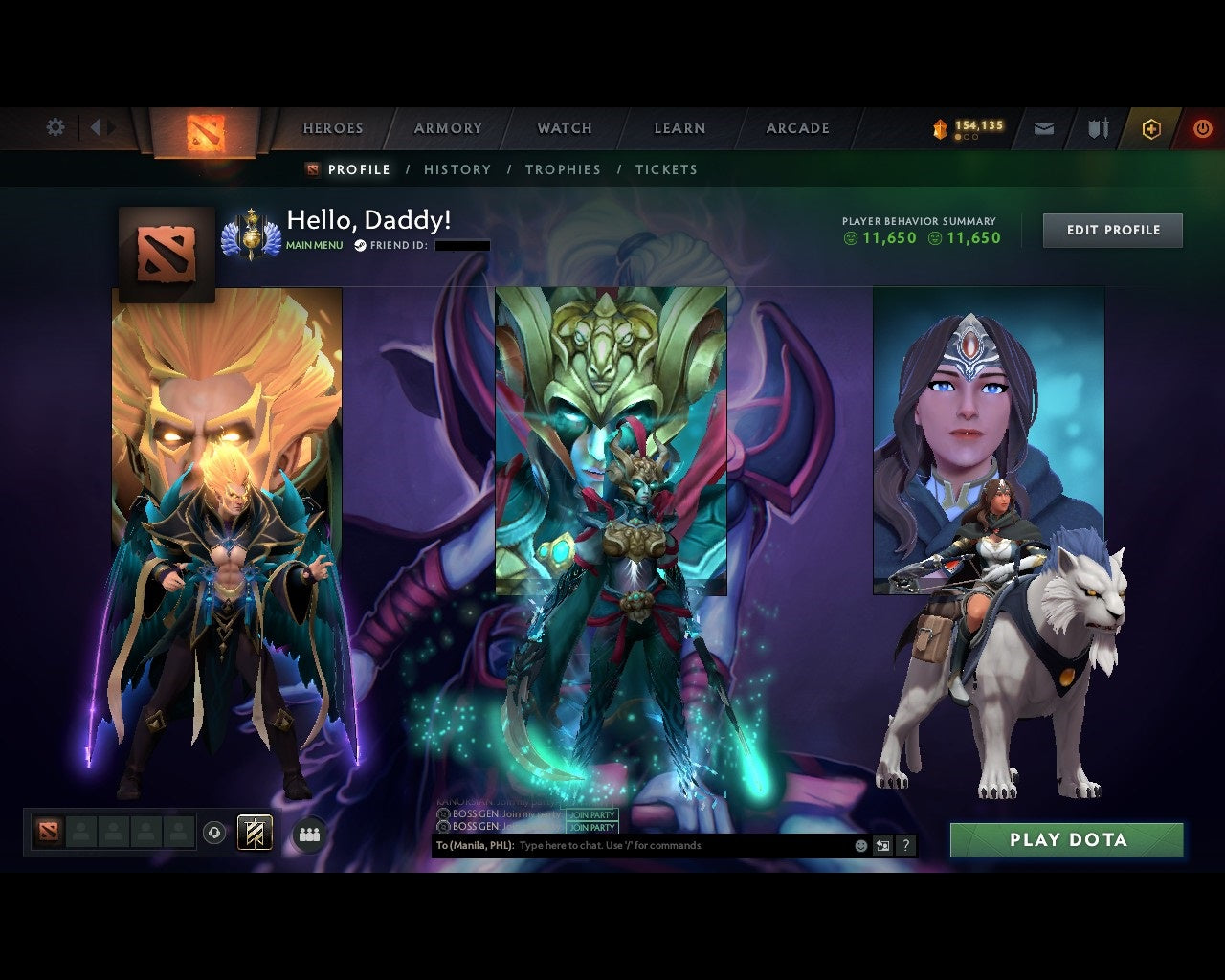Click the gold plus hexagon Dota Plus icon
Image resolution: width=1225 pixels, height=980 pixels.
[x=1151, y=127]
